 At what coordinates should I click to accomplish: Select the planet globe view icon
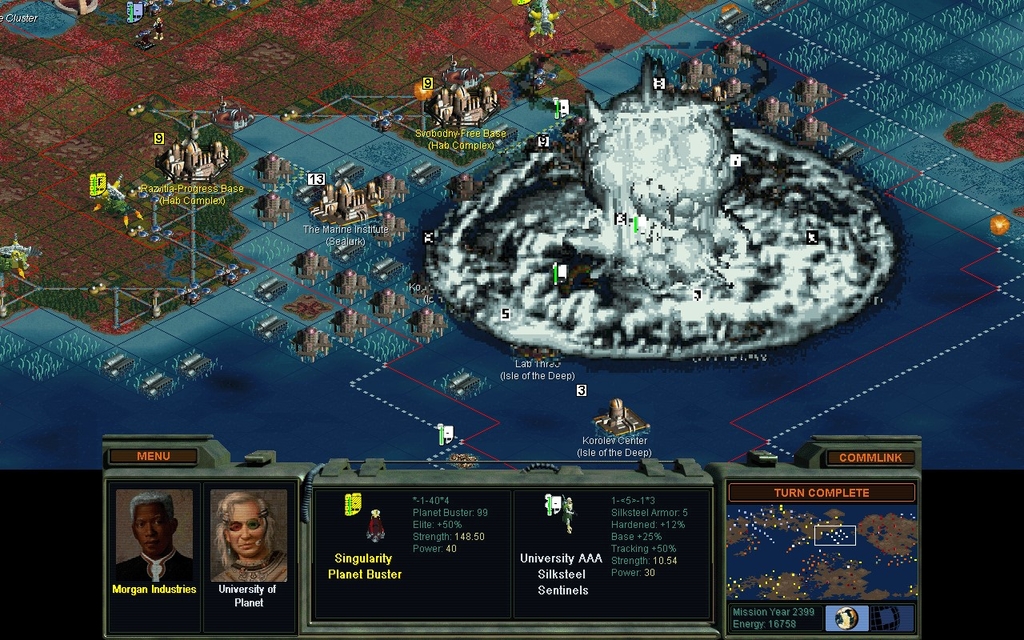click(x=847, y=617)
